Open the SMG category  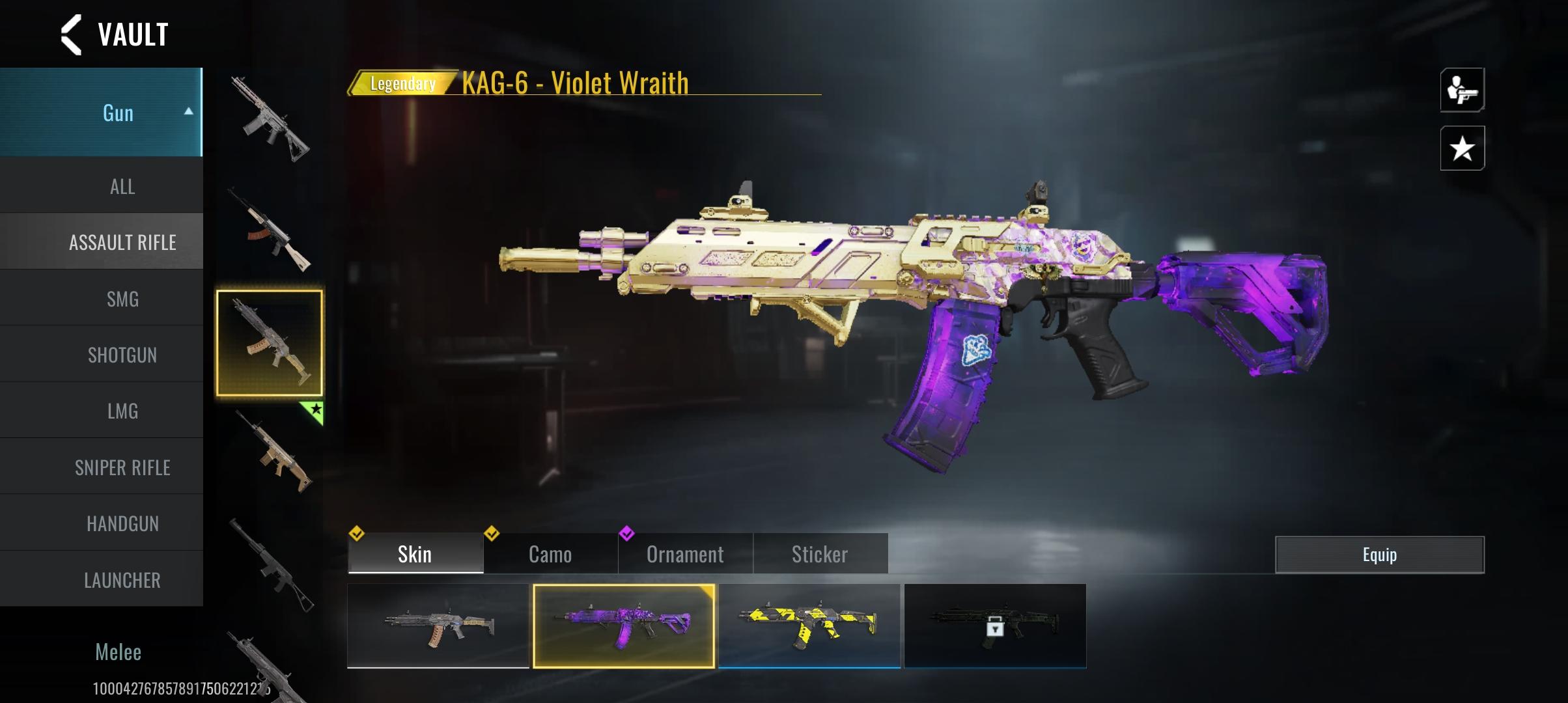pos(122,299)
